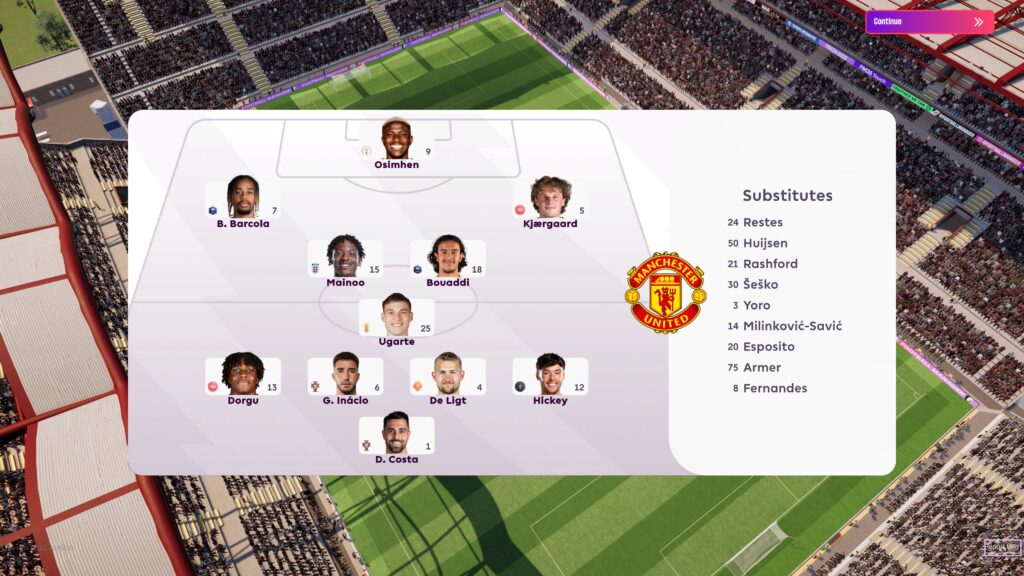The image size is (1024, 576).
Task: Select left-back Dorgu's card
Action: [243, 376]
